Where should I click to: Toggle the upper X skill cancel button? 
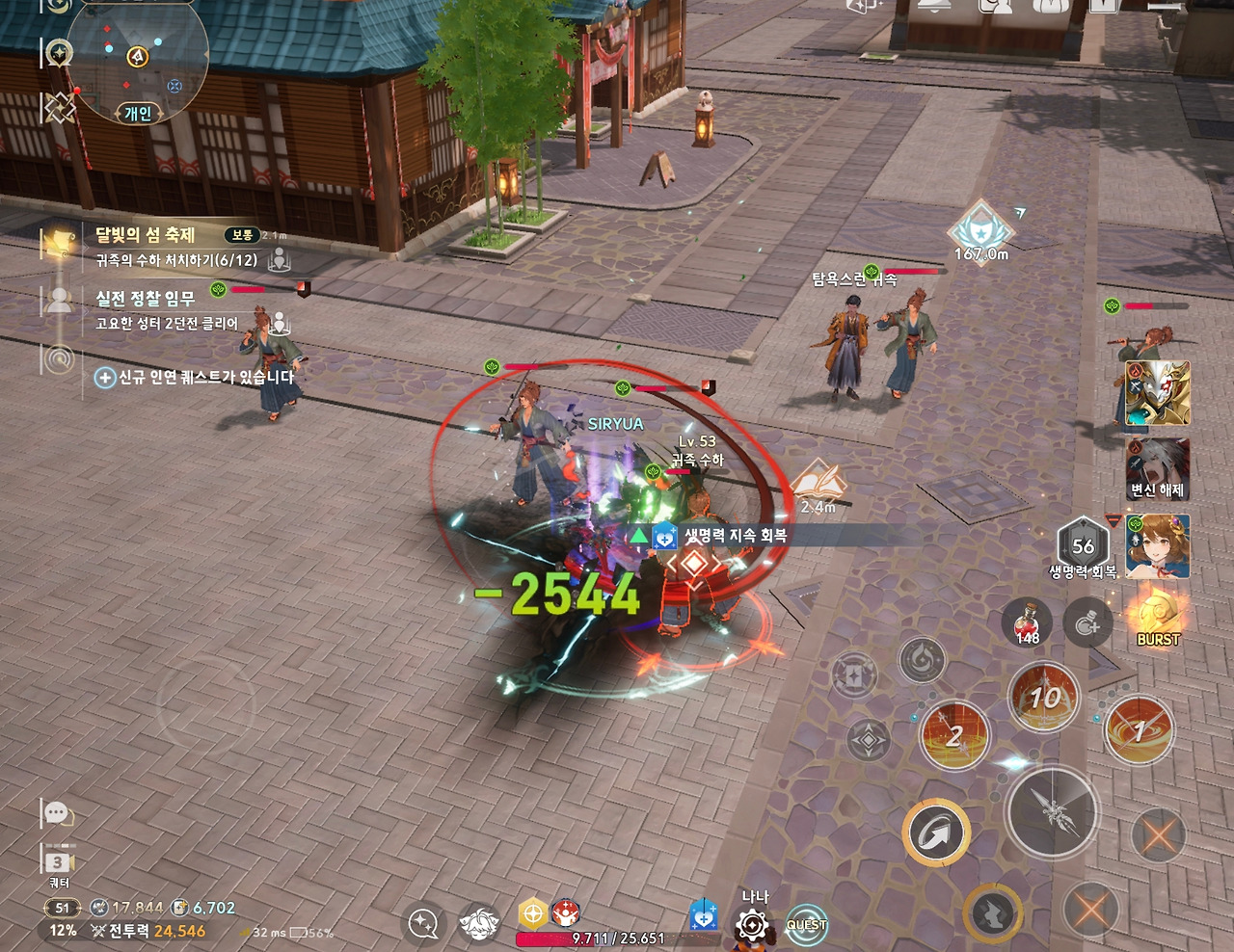tap(1161, 836)
